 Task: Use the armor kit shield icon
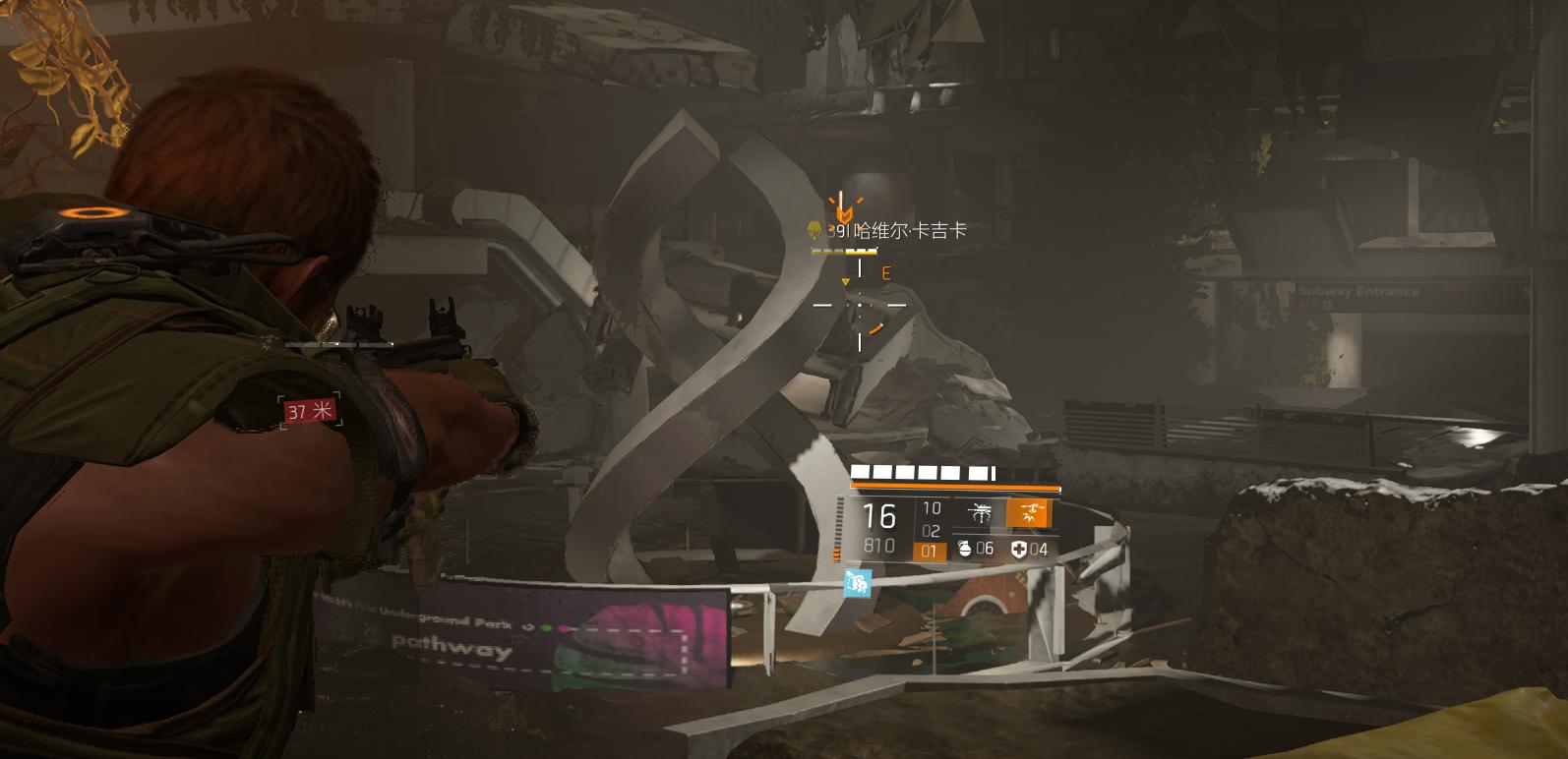(1019, 549)
